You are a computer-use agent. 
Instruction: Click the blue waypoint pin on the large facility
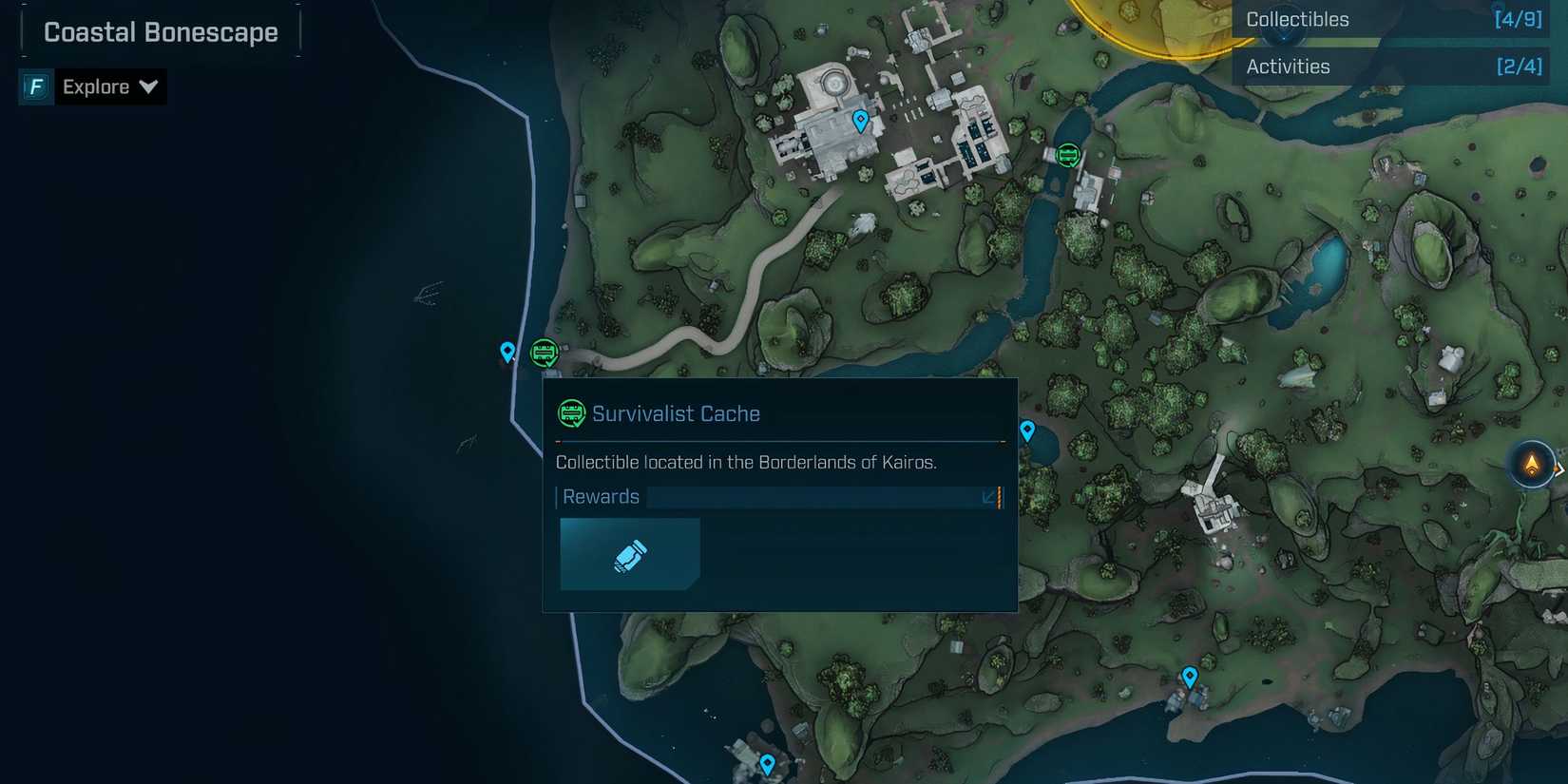click(860, 121)
